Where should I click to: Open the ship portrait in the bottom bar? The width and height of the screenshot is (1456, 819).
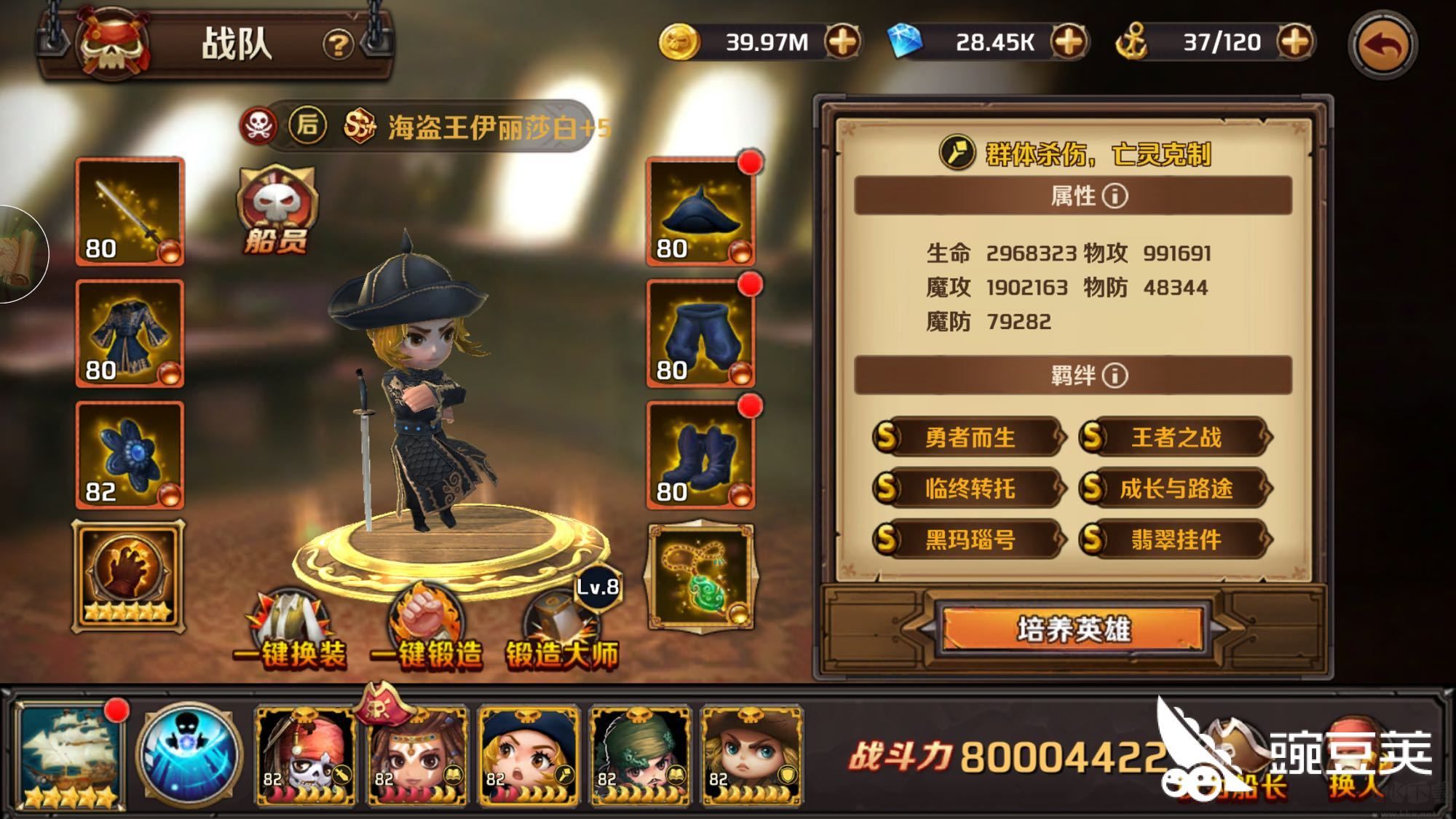(x=70, y=755)
